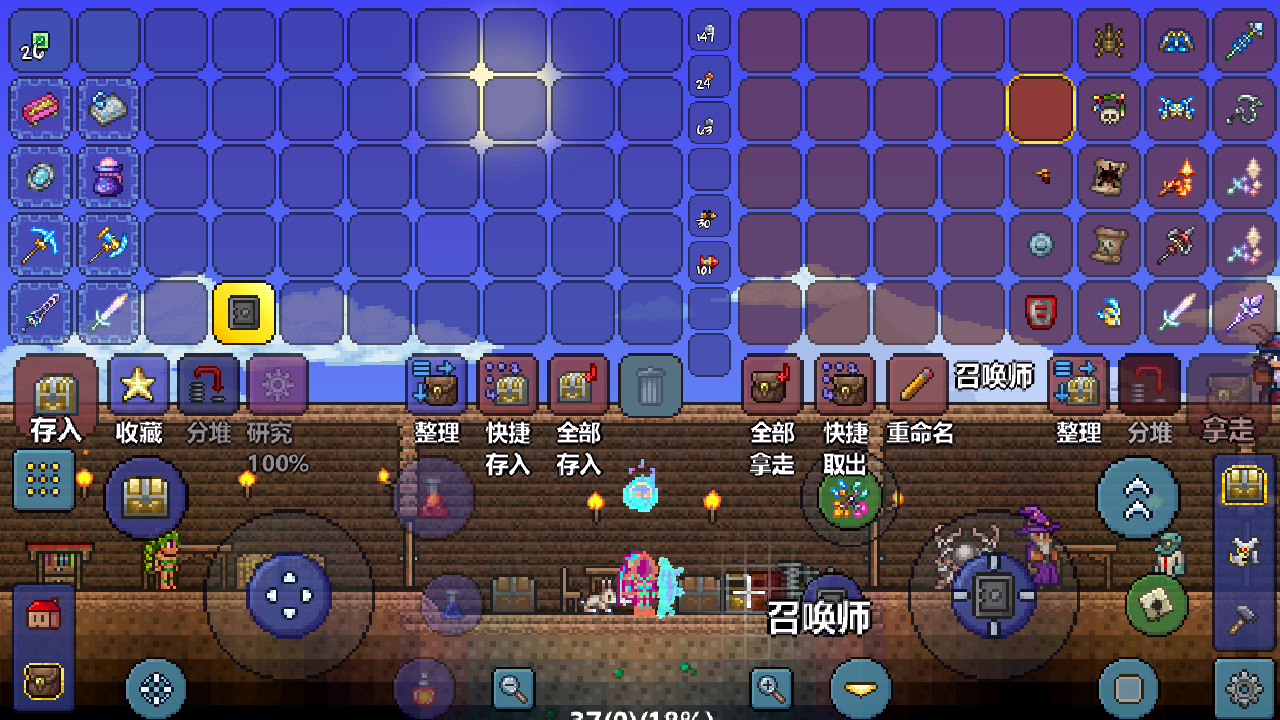Restock using the 快捷取出 button
This screenshot has height=720, width=1280.
pos(845,386)
